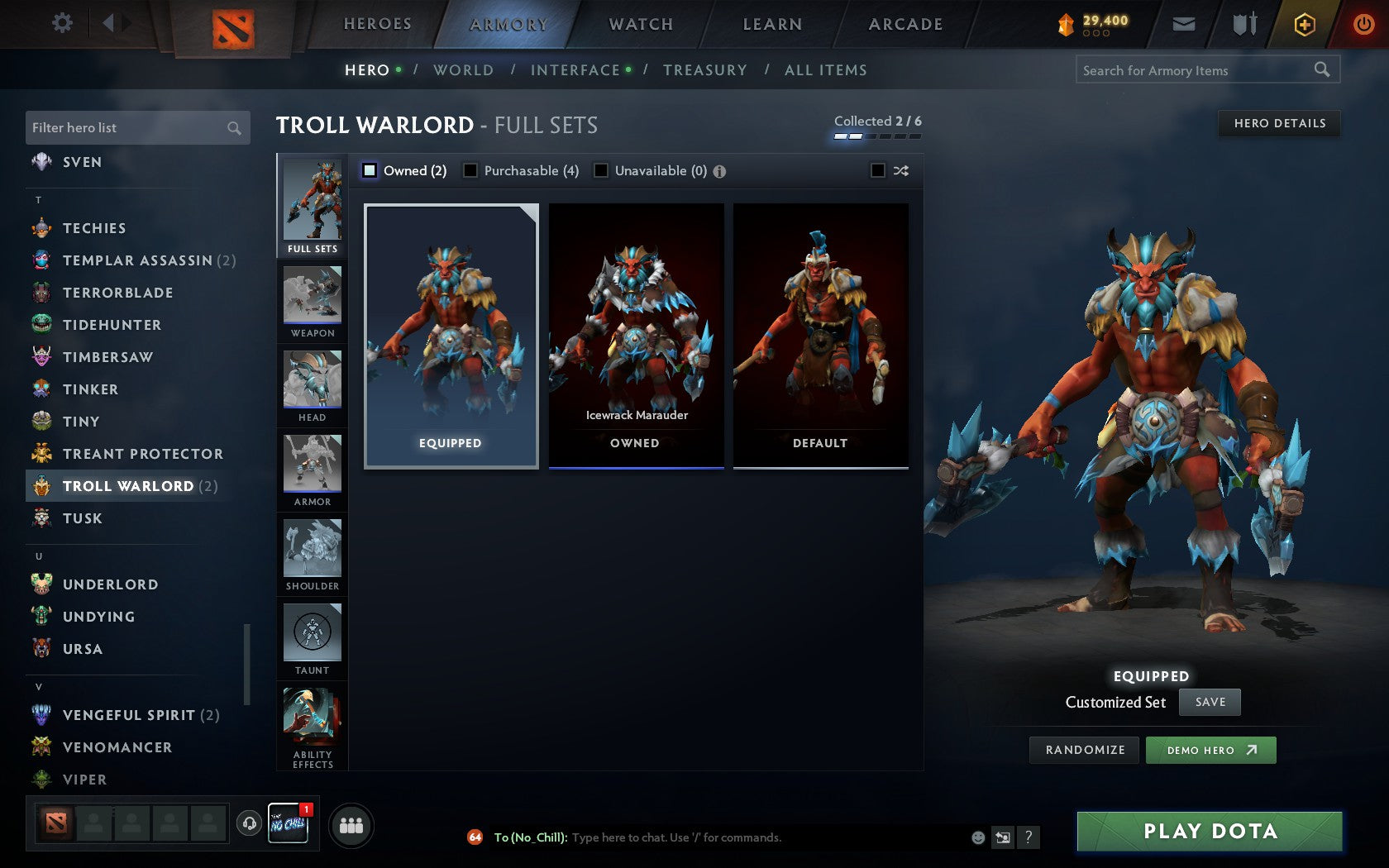The height and width of the screenshot is (868, 1389).
Task: Enable the Purchasable (4) filter
Action: coord(470,170)
